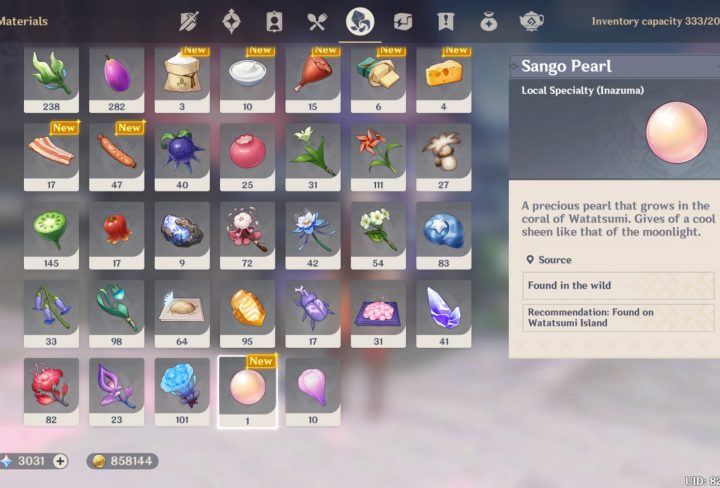Click the plus button beside Primogems
This screenshot has height=488, width=720.
click(60, 461)
